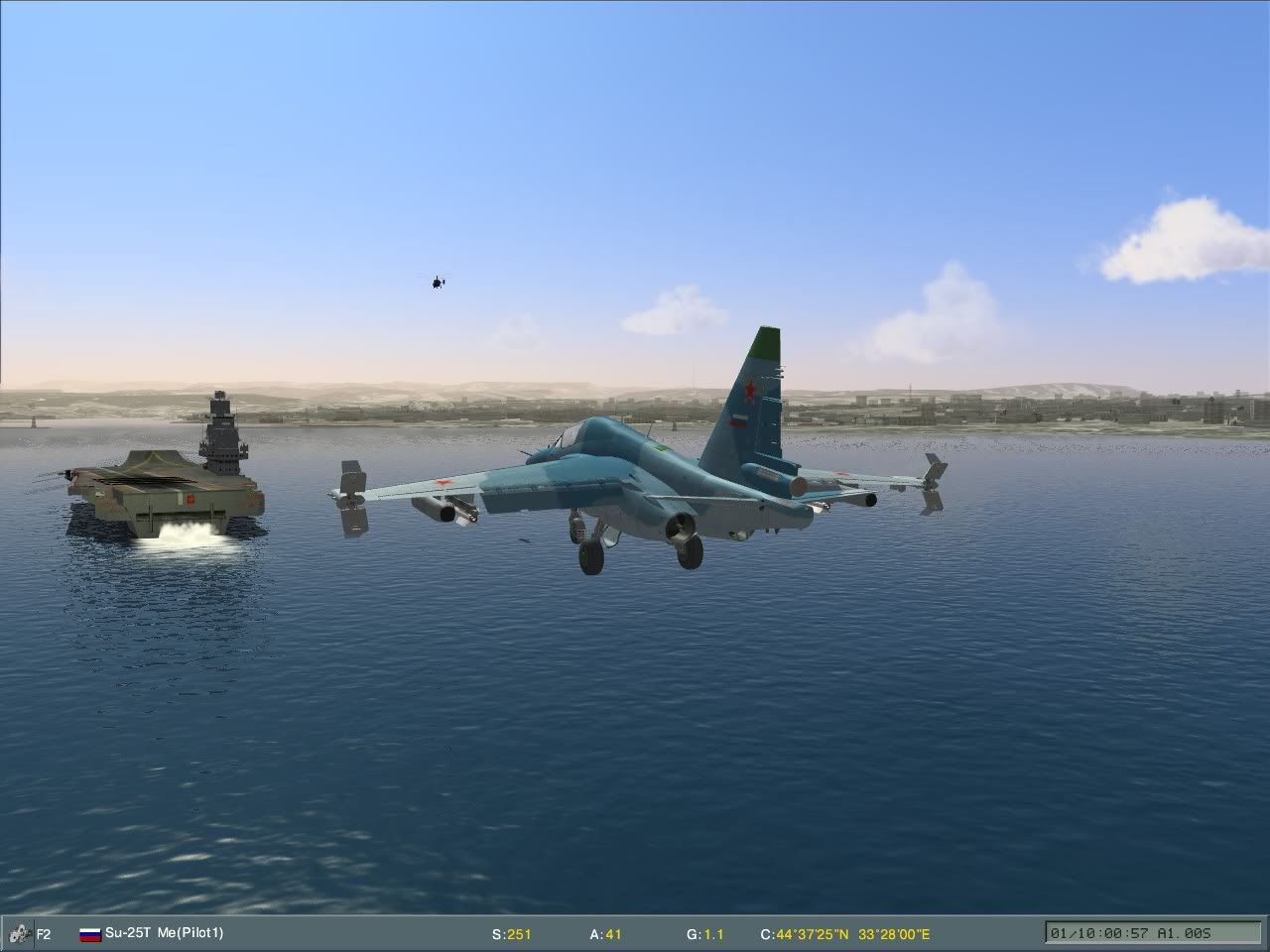Click the A:41 altitude readout

[x=605, y=933]
